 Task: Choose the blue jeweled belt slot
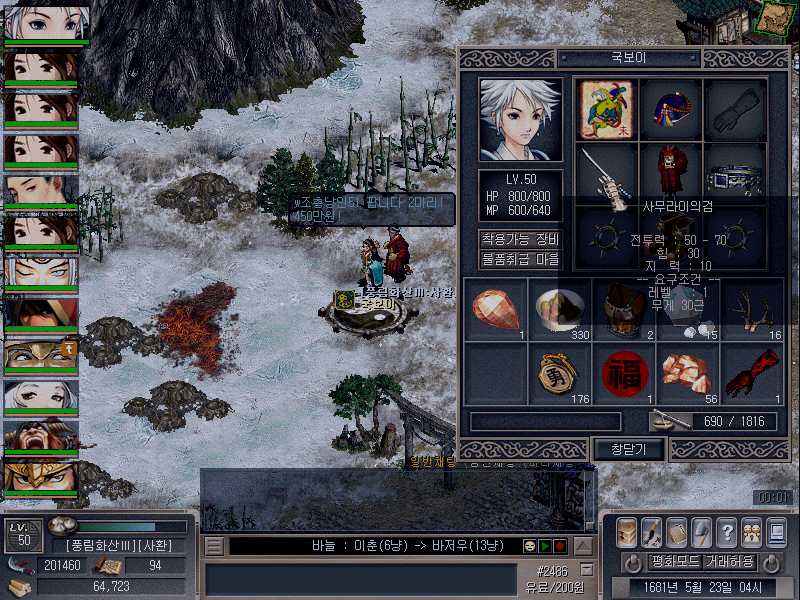coord(735,172)
